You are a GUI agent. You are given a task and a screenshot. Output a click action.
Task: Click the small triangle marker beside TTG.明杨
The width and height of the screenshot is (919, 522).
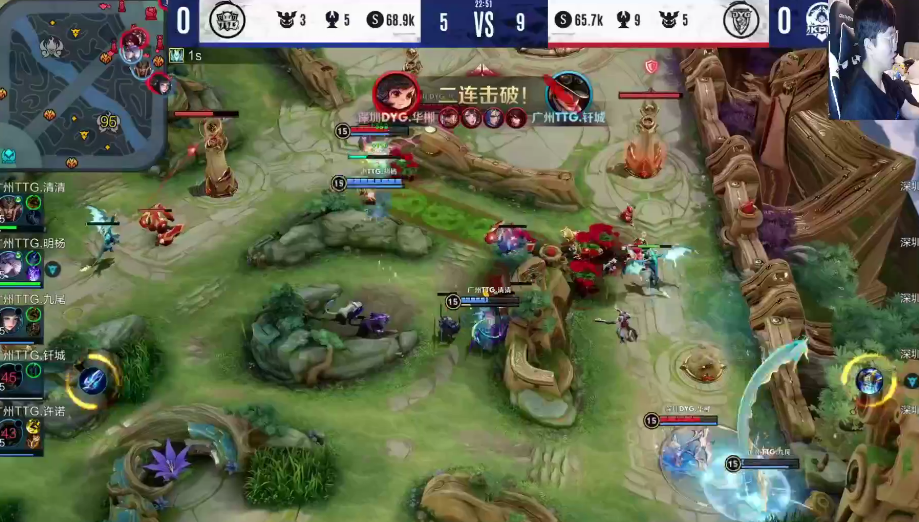click(53, 269)
